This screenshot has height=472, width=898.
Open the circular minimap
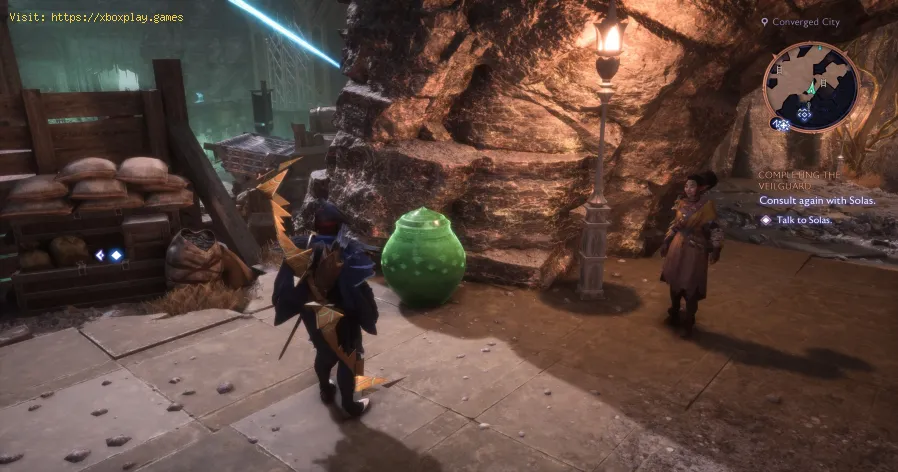(811, 86)
